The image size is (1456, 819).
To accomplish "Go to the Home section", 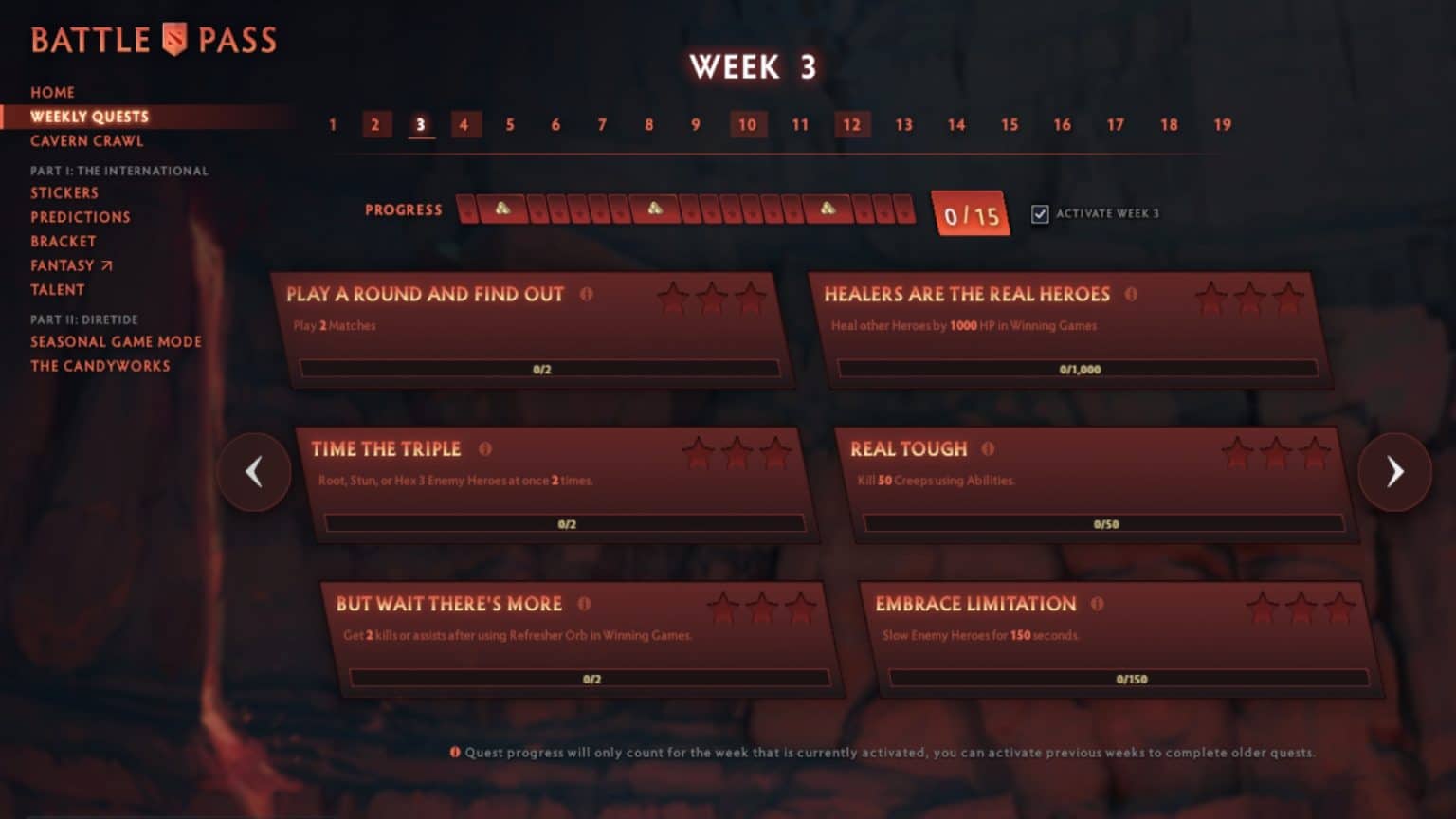I will (53, 92).
